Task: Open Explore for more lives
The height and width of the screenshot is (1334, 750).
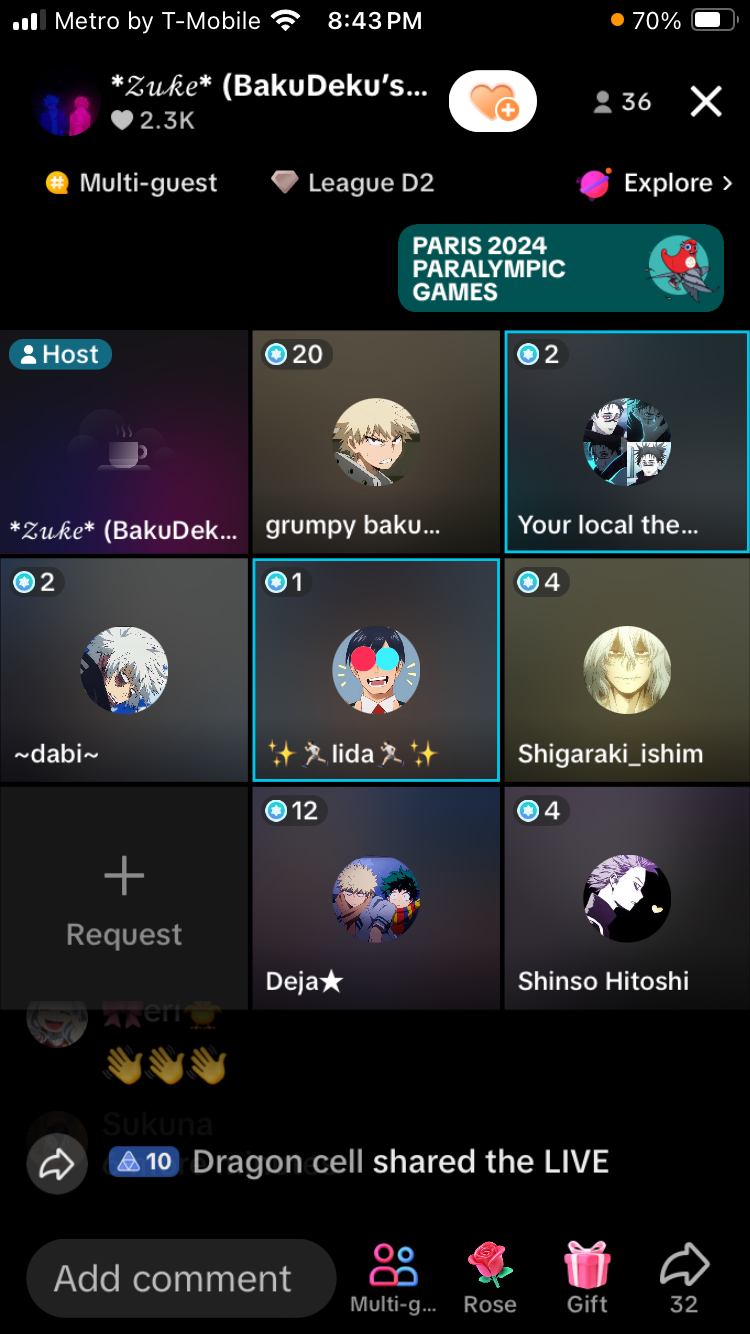Action: 655,183
